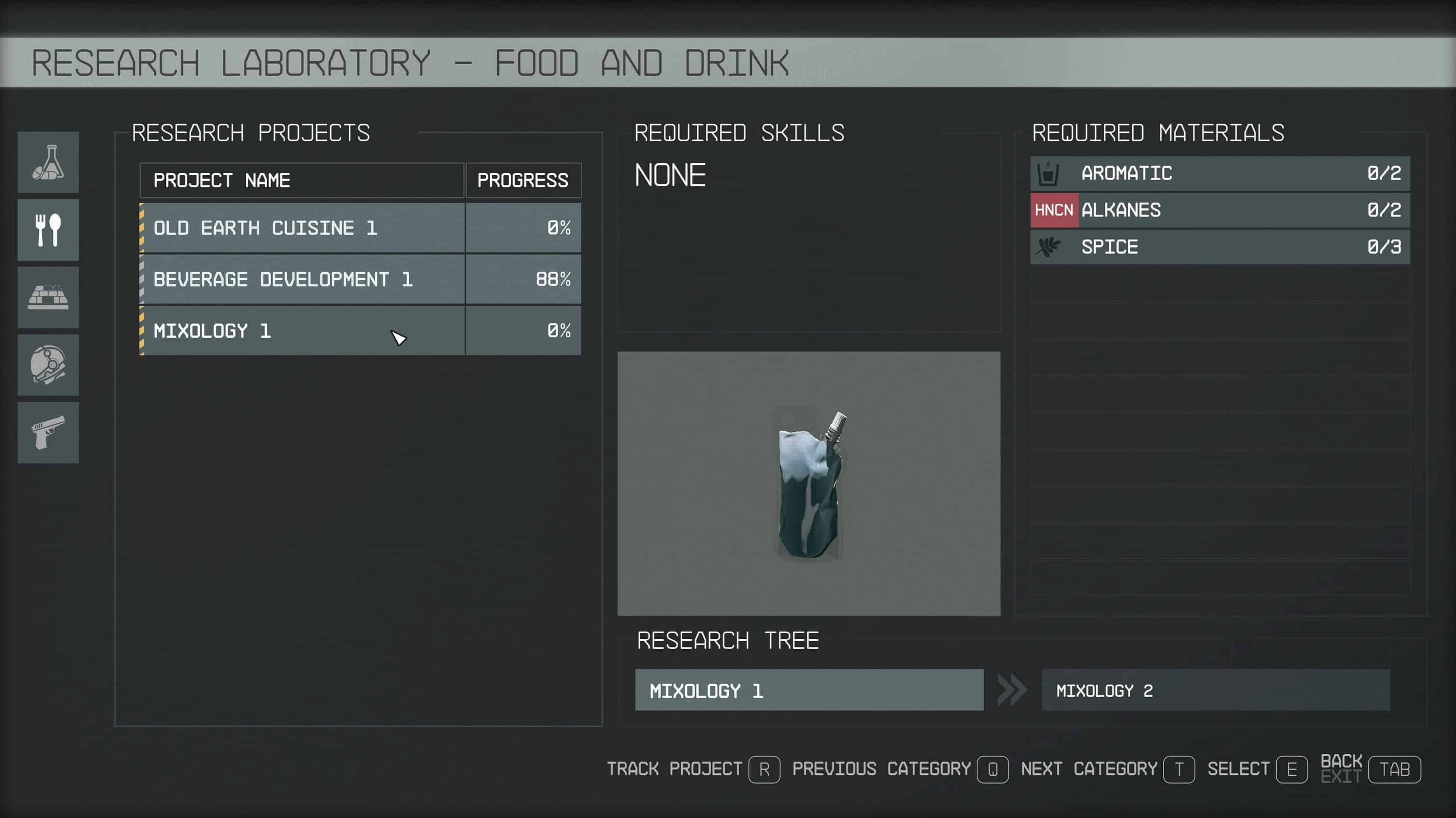
Task: Pick the Alkanes material row
Action: [x=1220, y=210]
